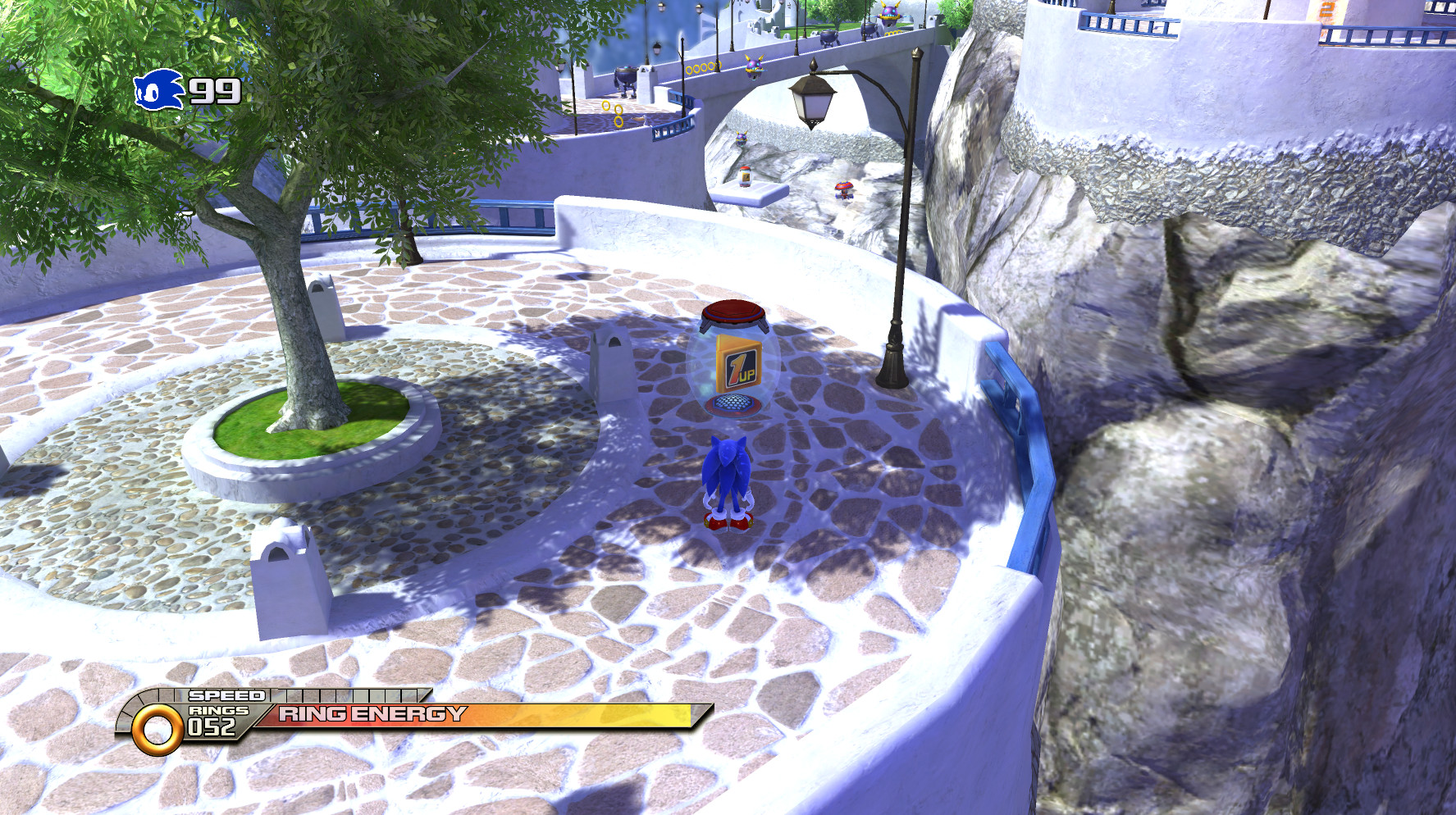
Task: Click the ring trio on the far-left walkway
Action: click(612, 115)
